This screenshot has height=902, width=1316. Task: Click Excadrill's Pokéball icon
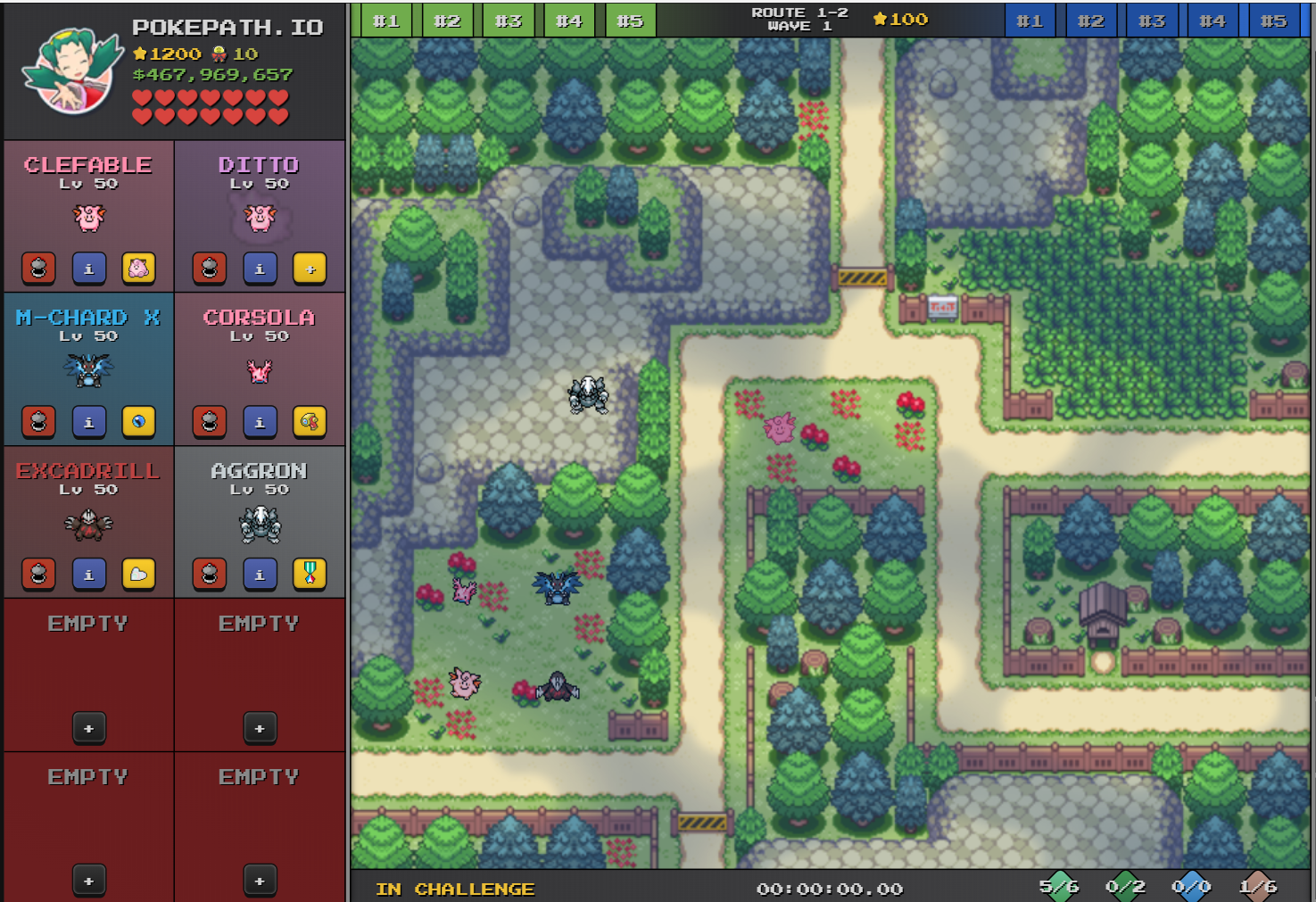(x=39, y=574)
